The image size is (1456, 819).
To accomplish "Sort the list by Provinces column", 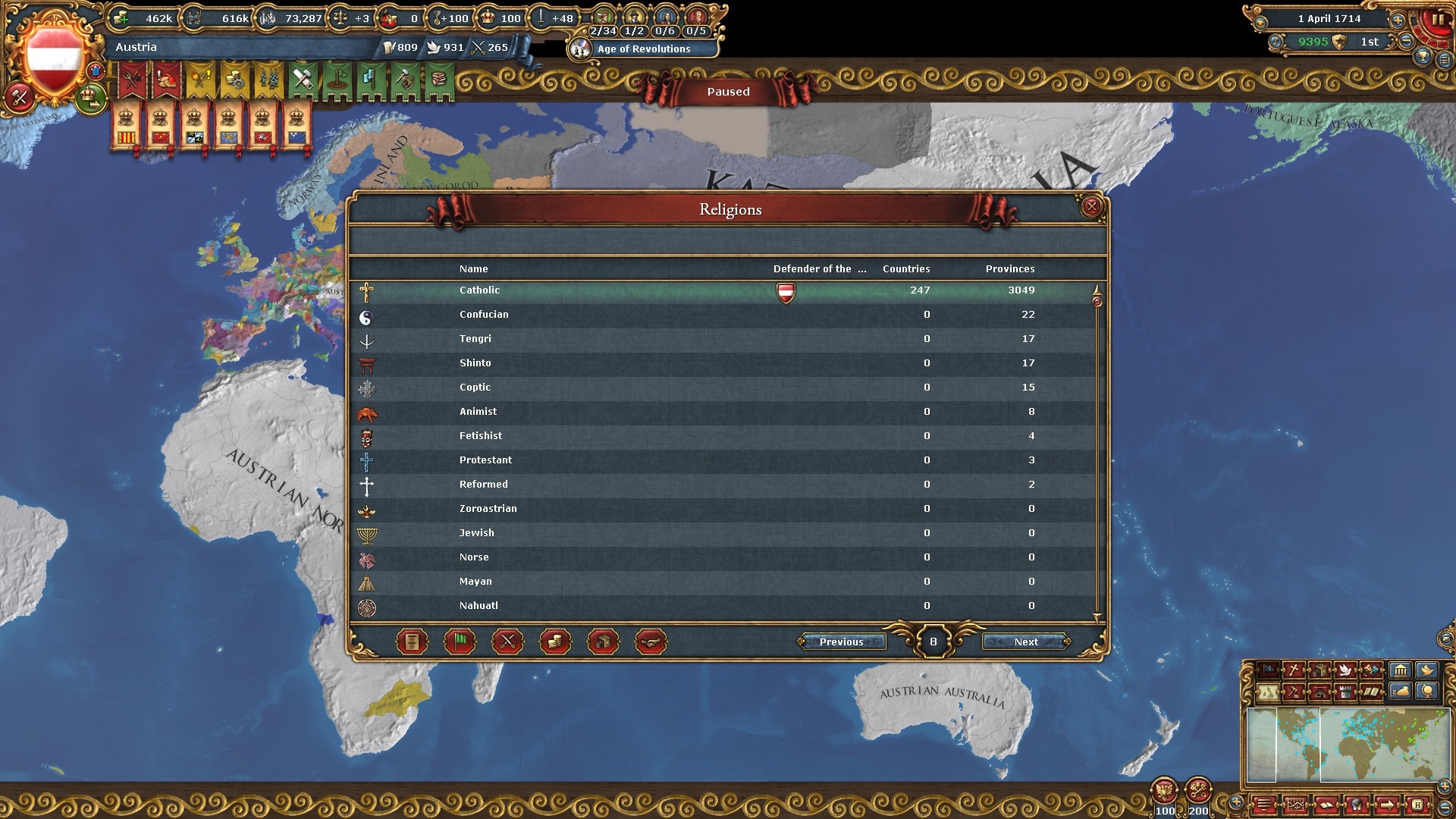I will click(x=1009, y=269).
